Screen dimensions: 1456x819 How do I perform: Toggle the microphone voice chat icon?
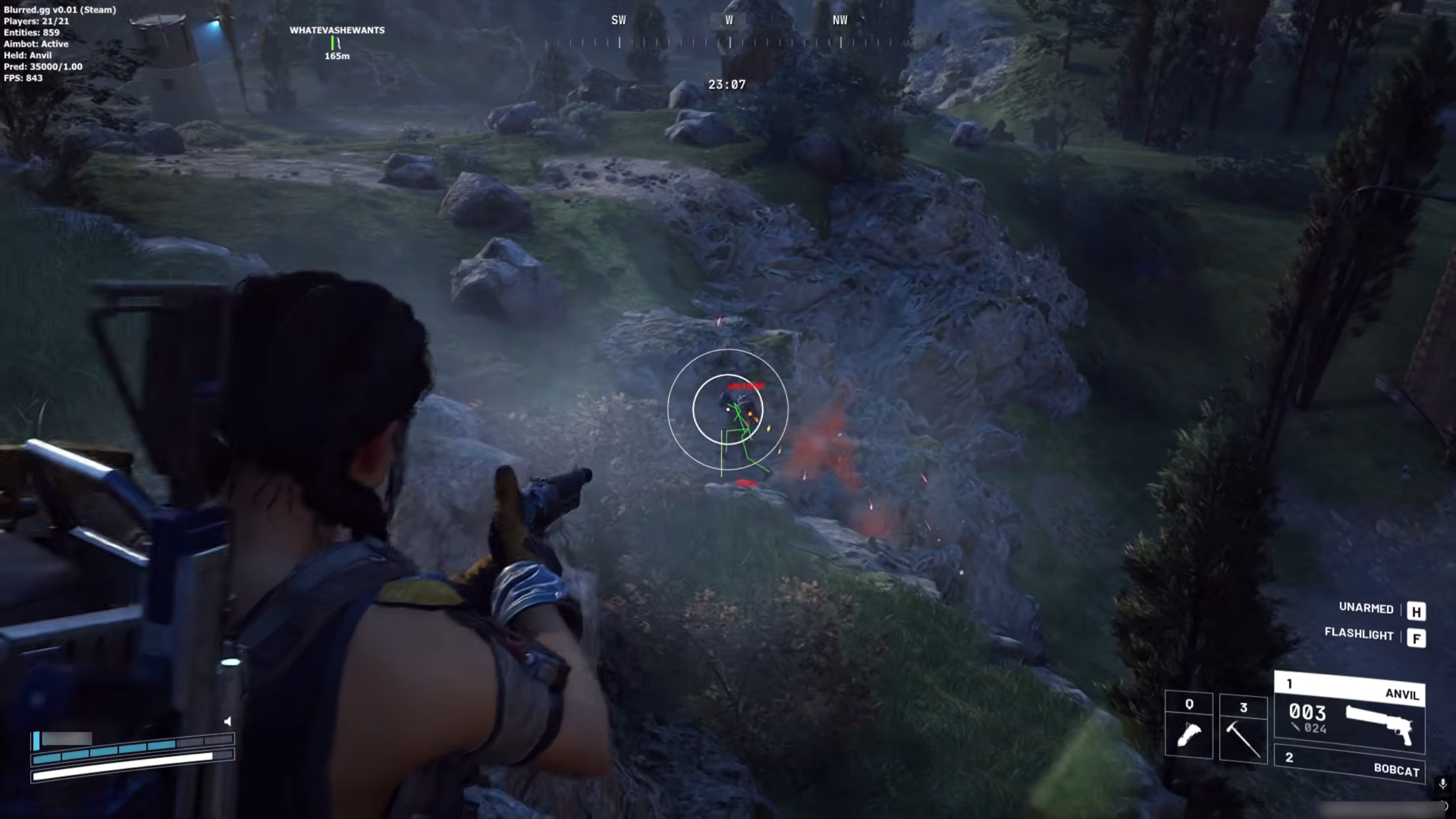[x=1442, y=783]
